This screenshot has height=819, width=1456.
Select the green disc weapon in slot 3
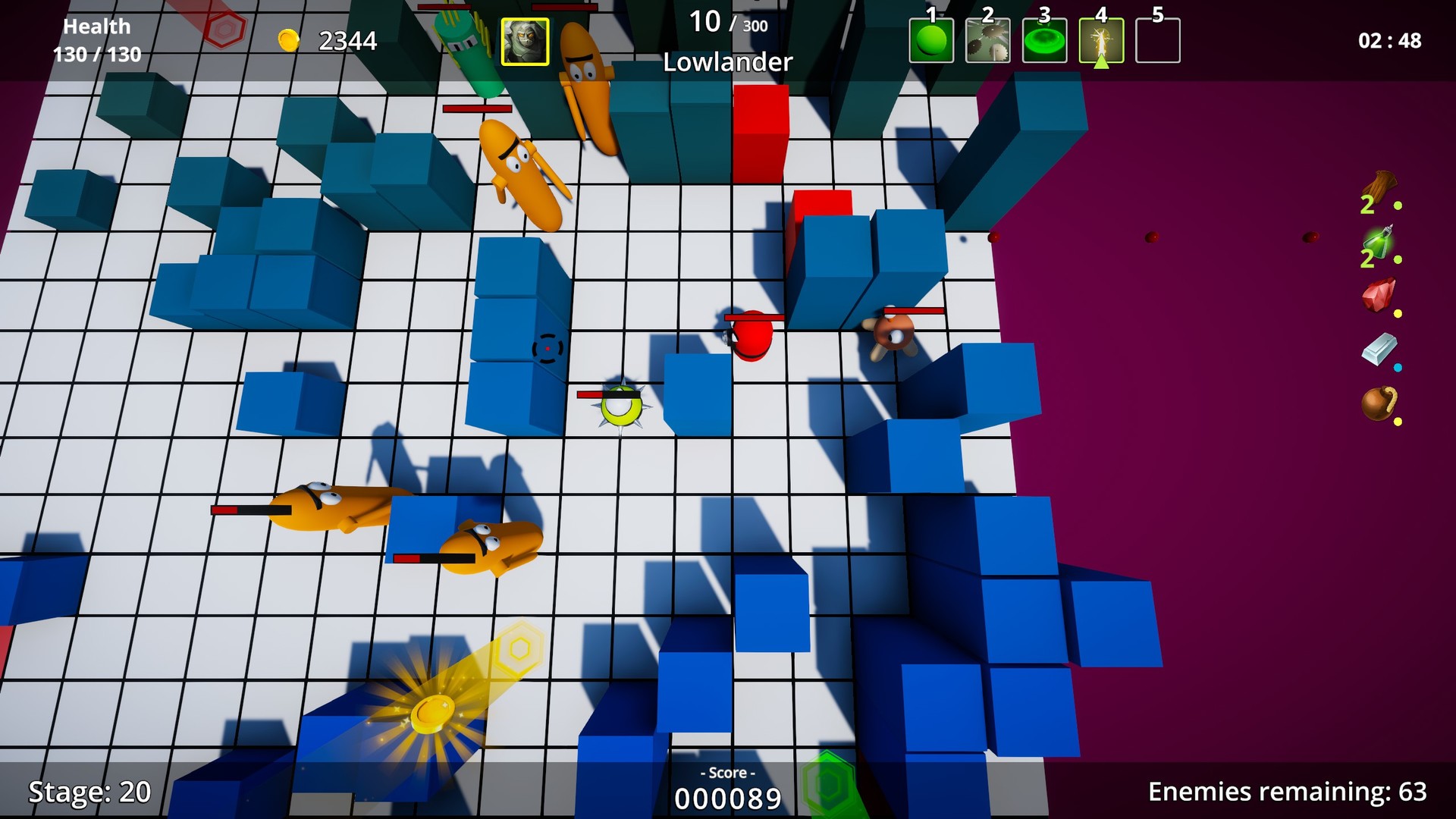click(x=1045, y=40)
